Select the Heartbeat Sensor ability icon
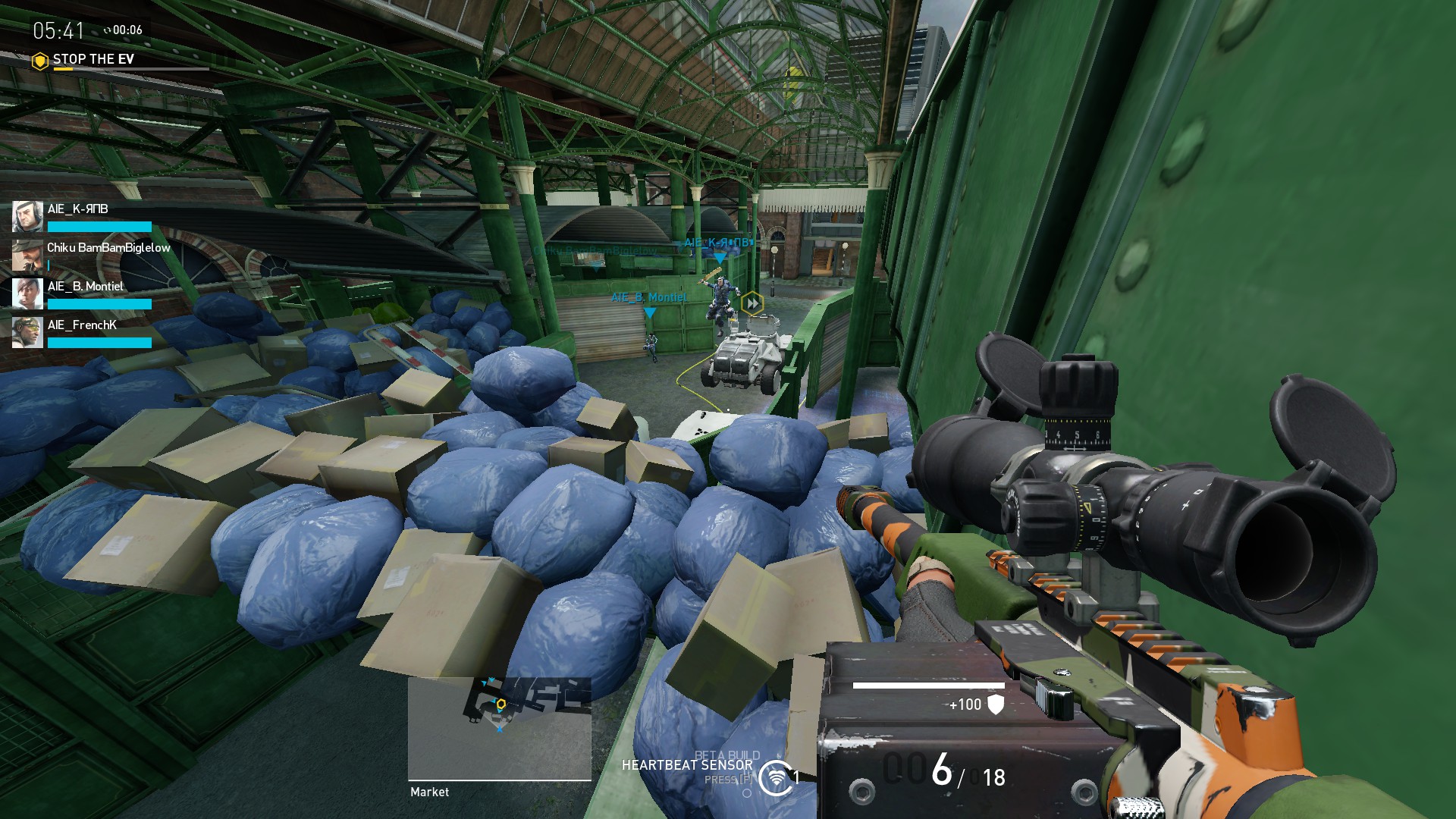This screenshot has height=819, width=1456. (x=775, y=778)
